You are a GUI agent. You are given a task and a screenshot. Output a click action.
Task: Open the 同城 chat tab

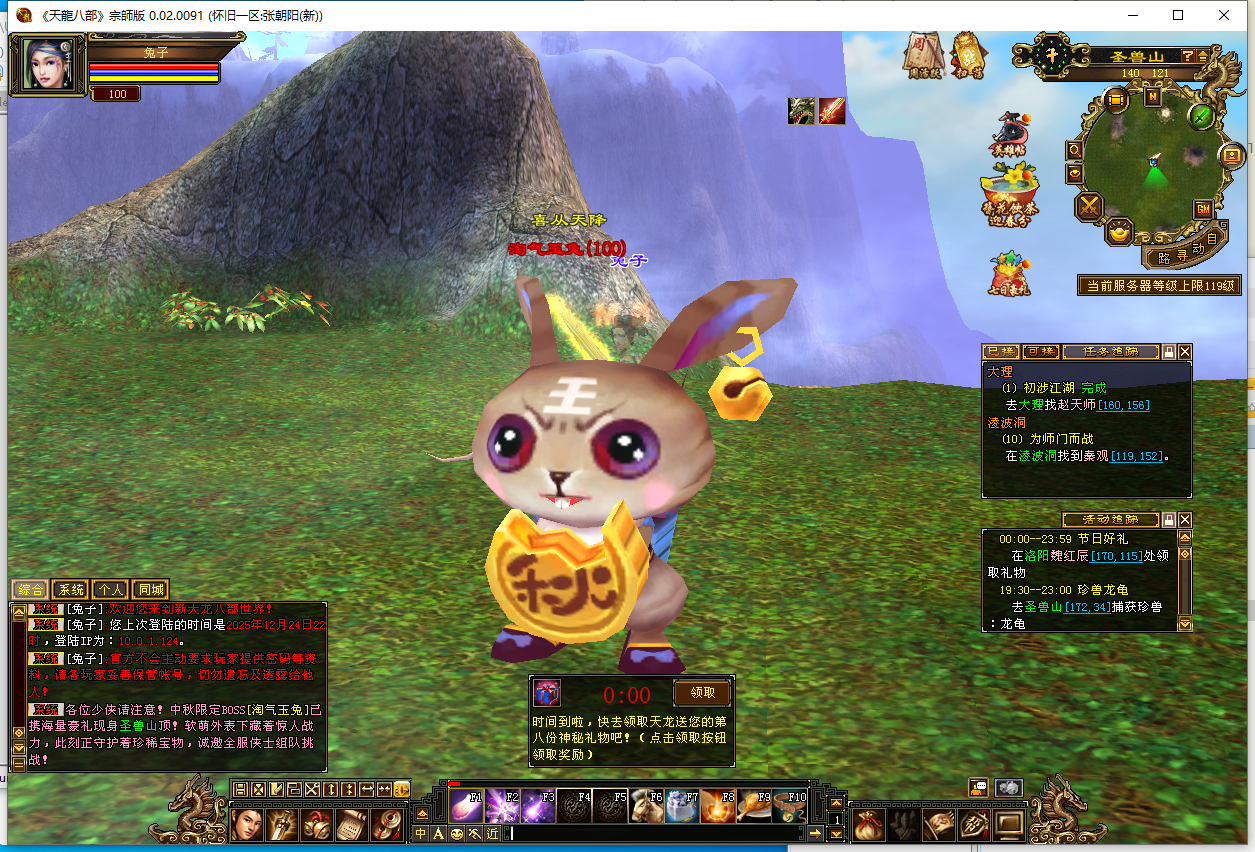[x=149, y=590]
